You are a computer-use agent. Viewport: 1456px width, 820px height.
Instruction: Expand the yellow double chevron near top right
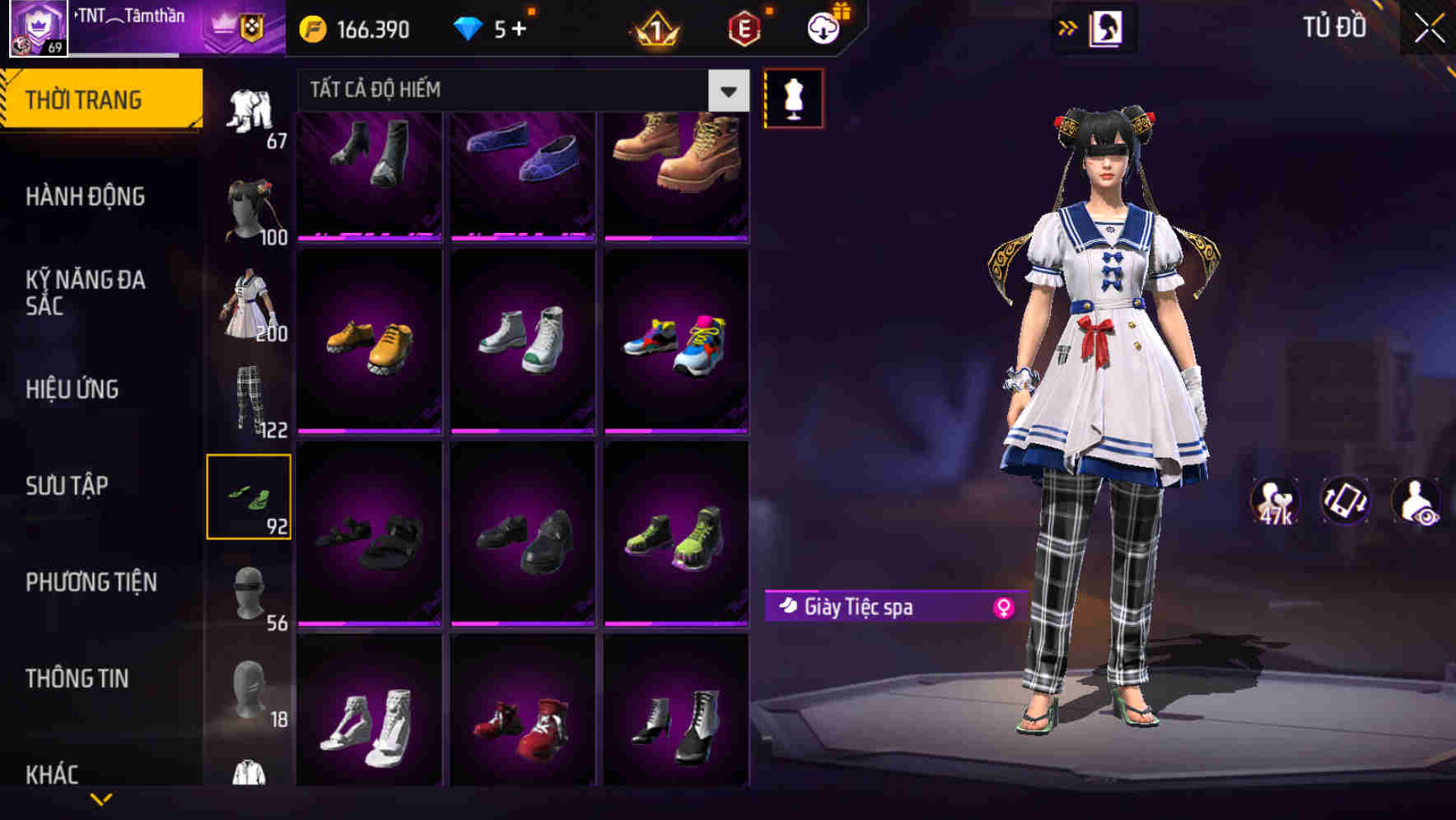1068,27
